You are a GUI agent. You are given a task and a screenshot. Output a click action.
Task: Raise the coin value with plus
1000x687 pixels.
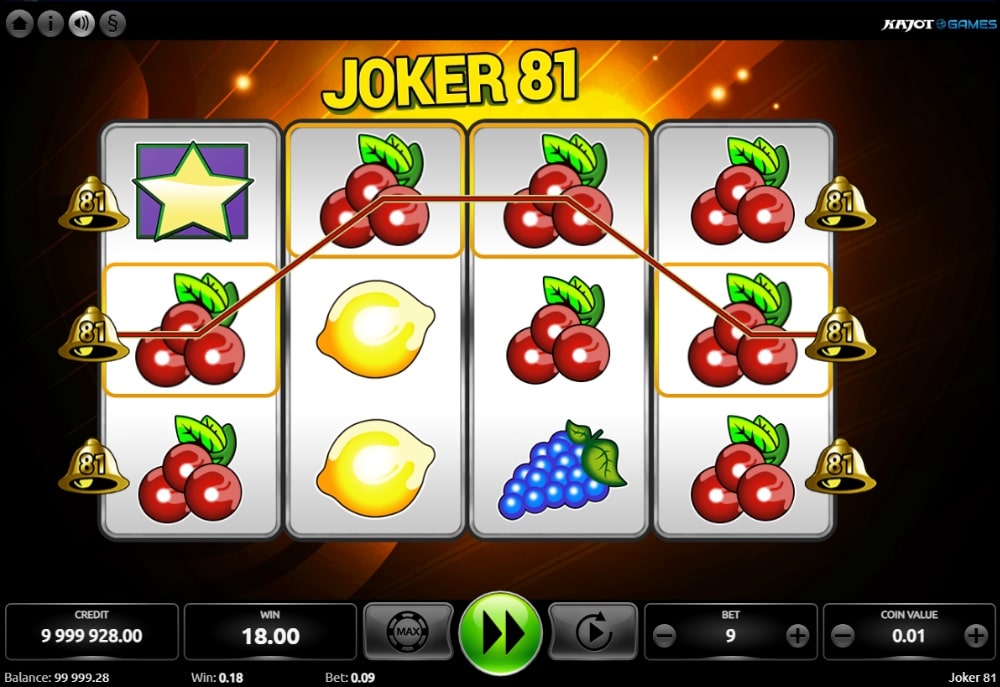pyautogui.click(x=975, y=635)
